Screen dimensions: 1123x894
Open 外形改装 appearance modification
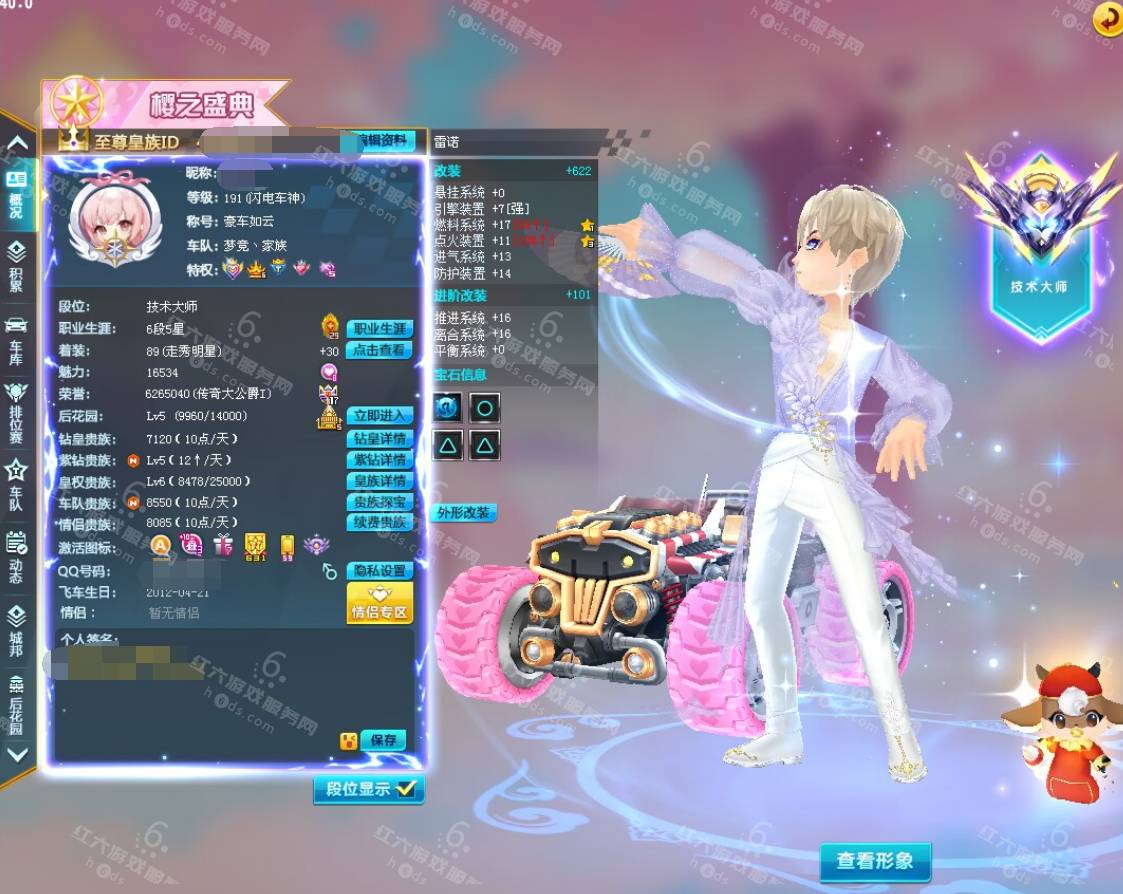(464, 513)
